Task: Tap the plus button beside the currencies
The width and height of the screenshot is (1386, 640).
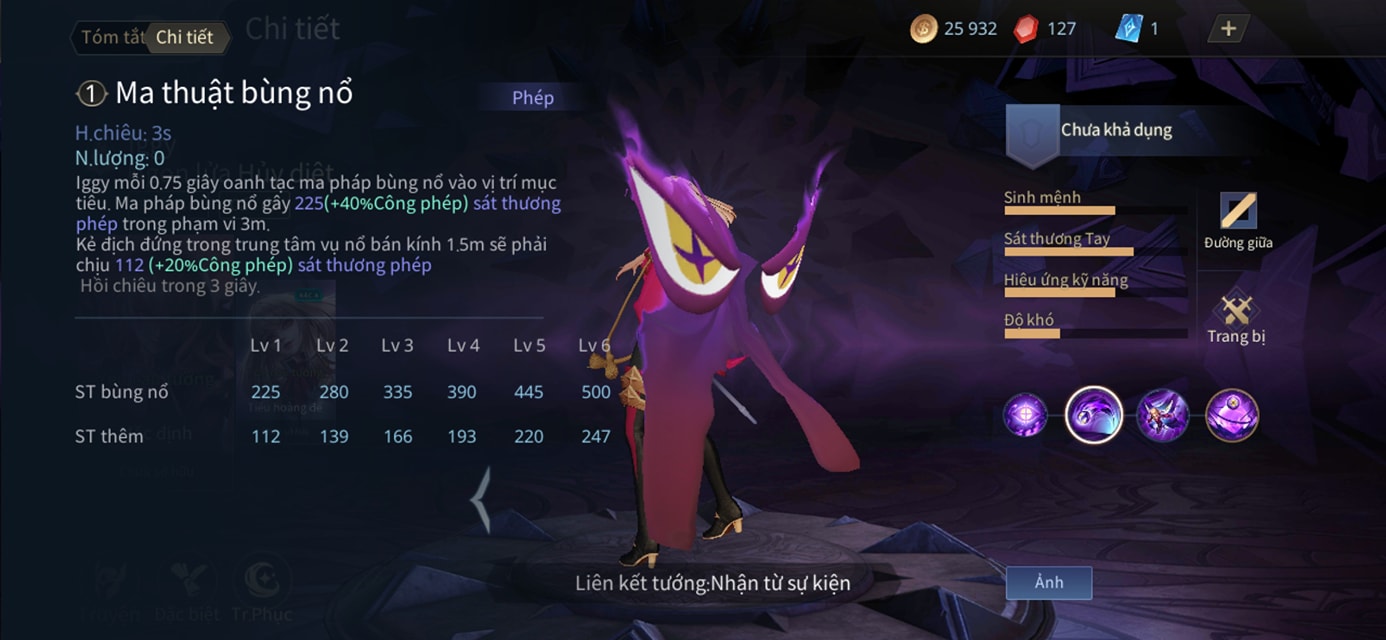Action: click(x=1228, y=29)
